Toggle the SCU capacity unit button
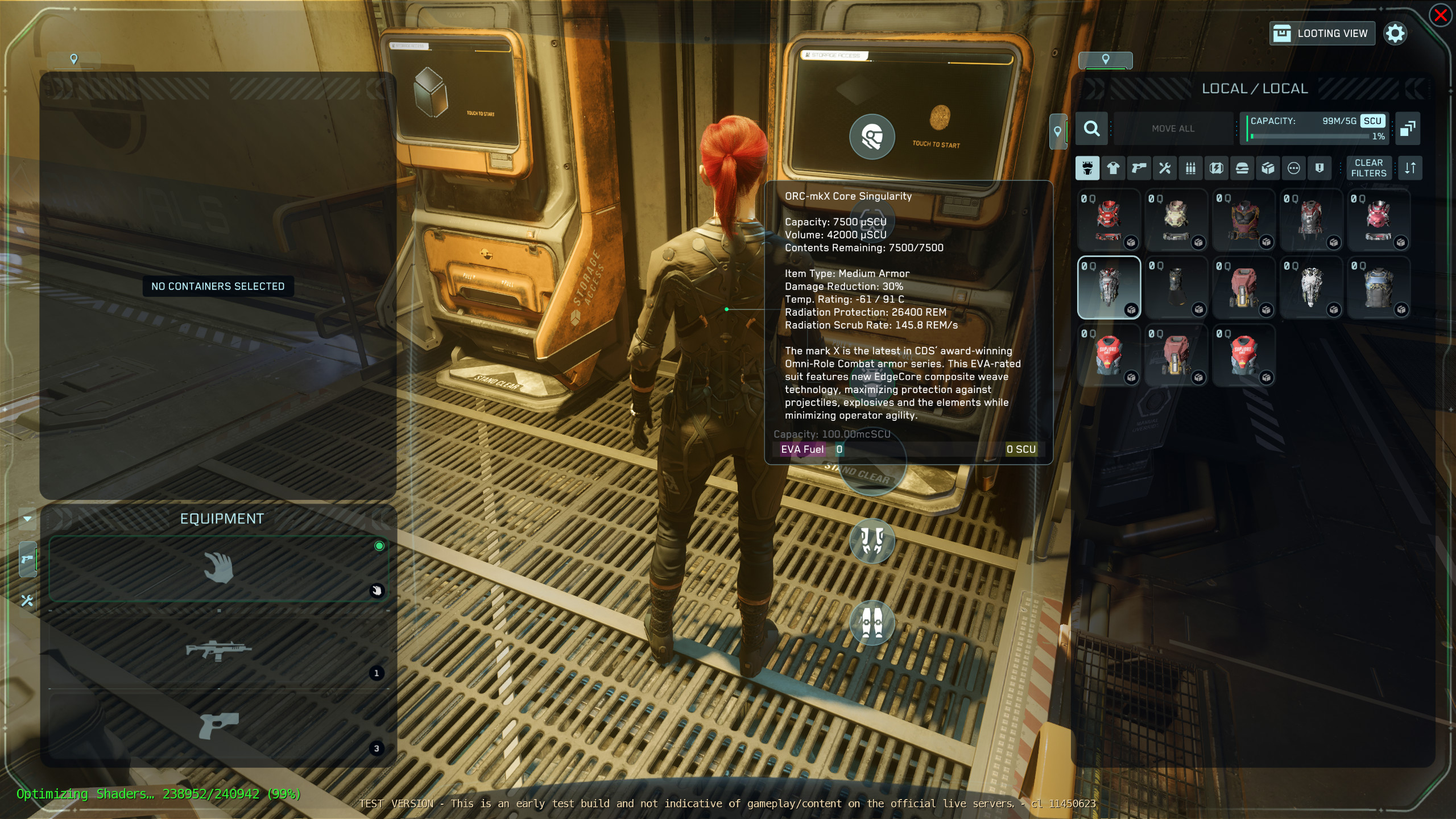 pyautogui.click(x=1372, y=121)
